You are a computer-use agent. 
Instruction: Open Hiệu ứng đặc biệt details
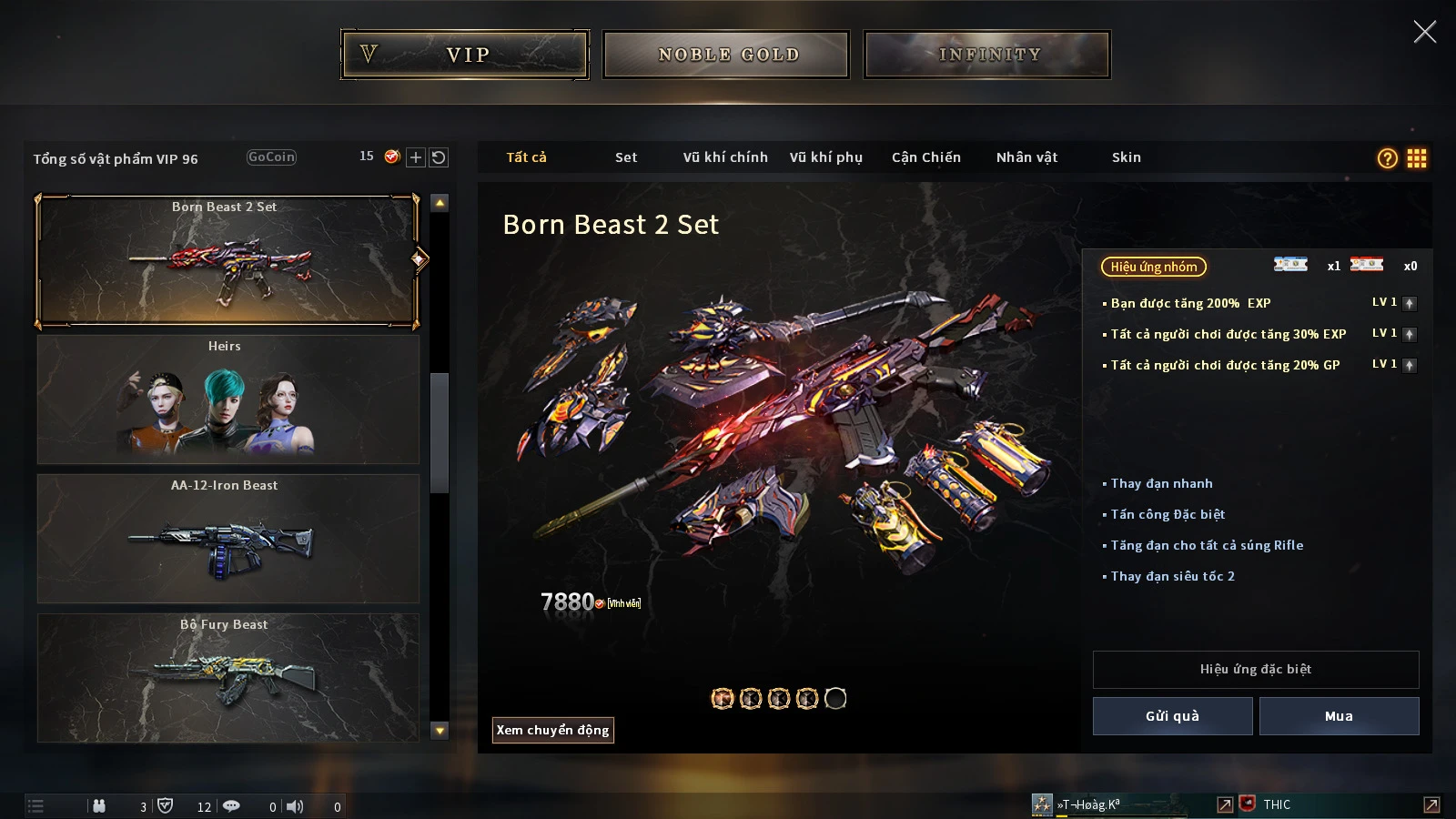pyautogui.click(x=1256, y=670)
